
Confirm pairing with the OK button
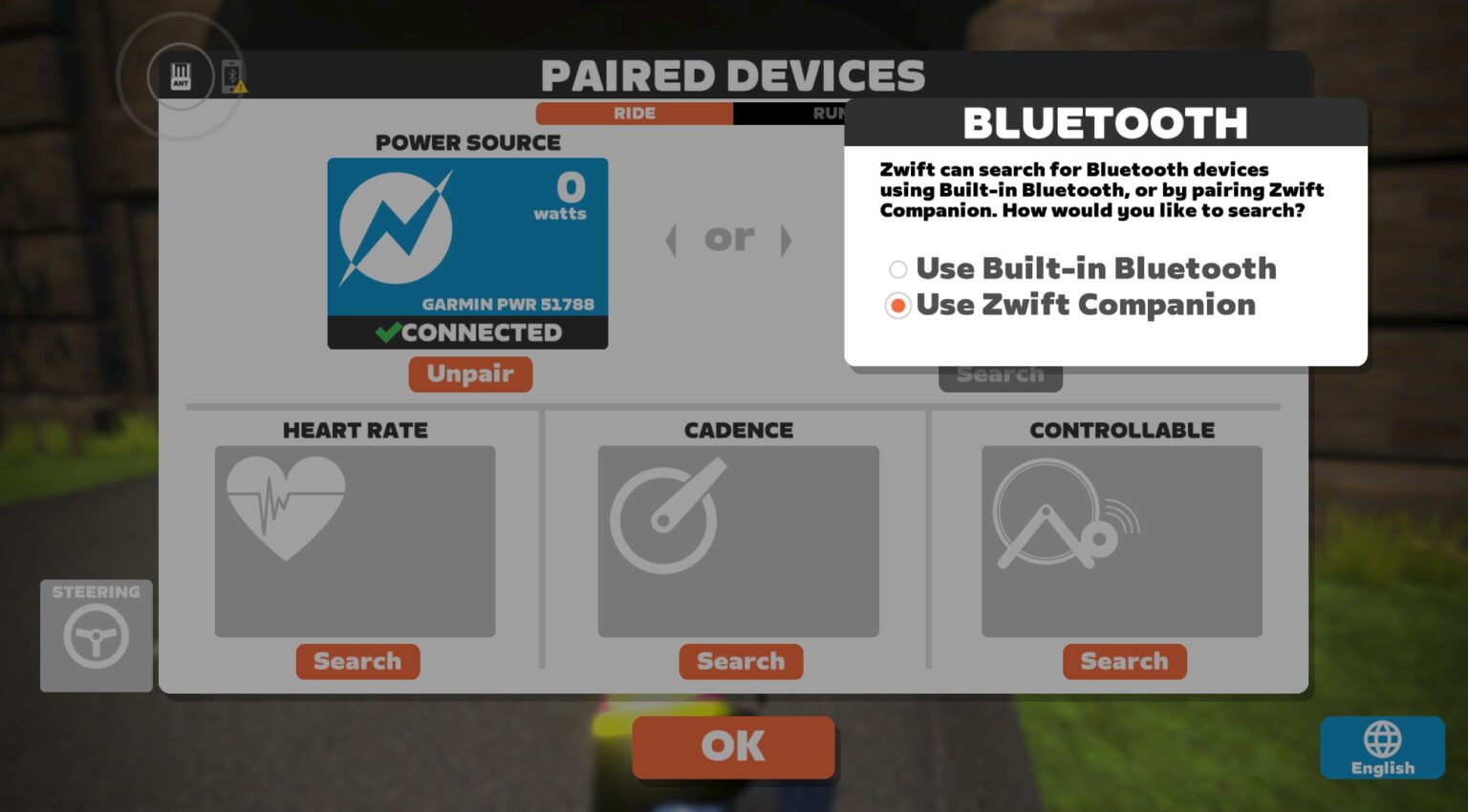733,747
